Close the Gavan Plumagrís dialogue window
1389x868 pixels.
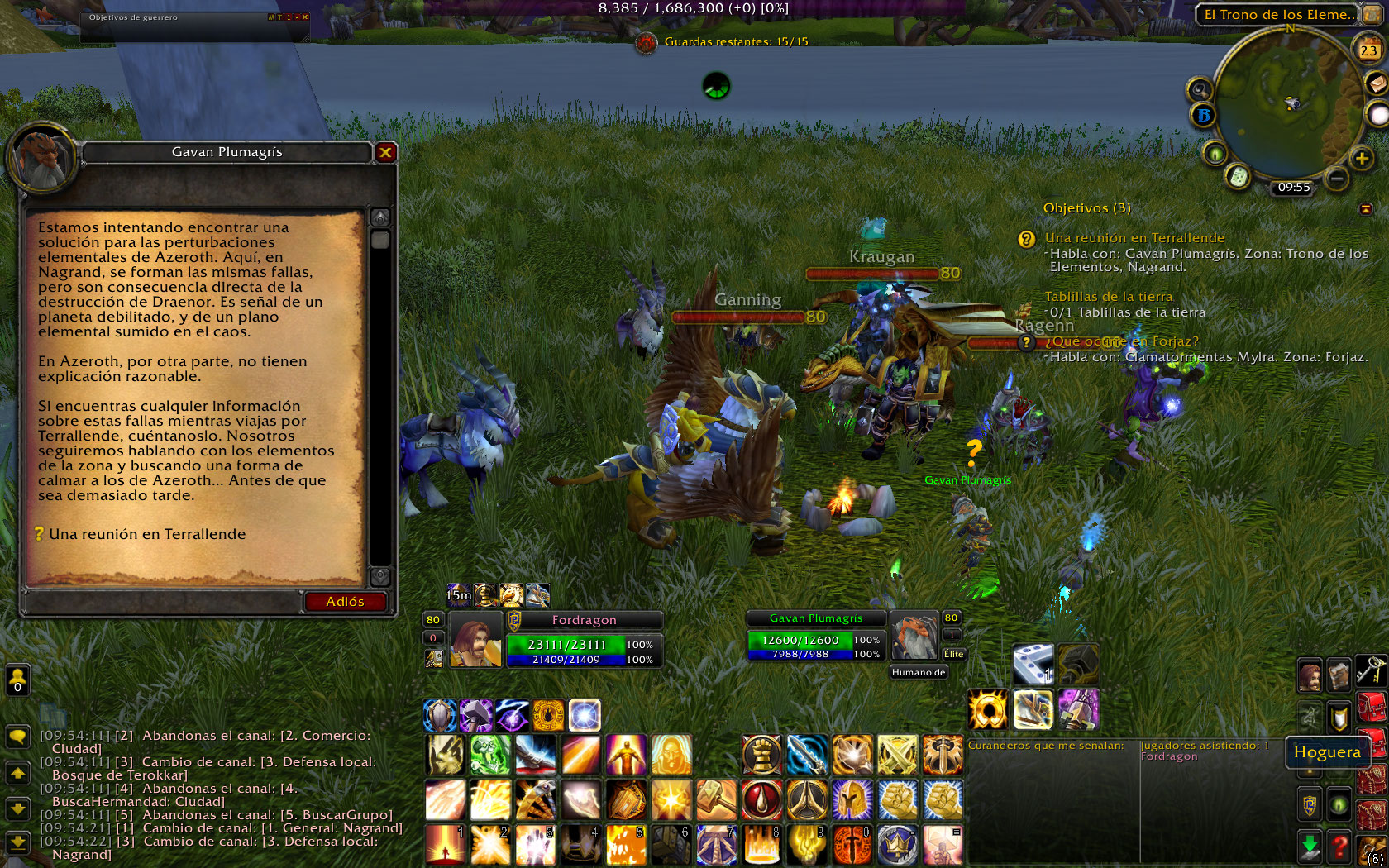coord(385,152)
